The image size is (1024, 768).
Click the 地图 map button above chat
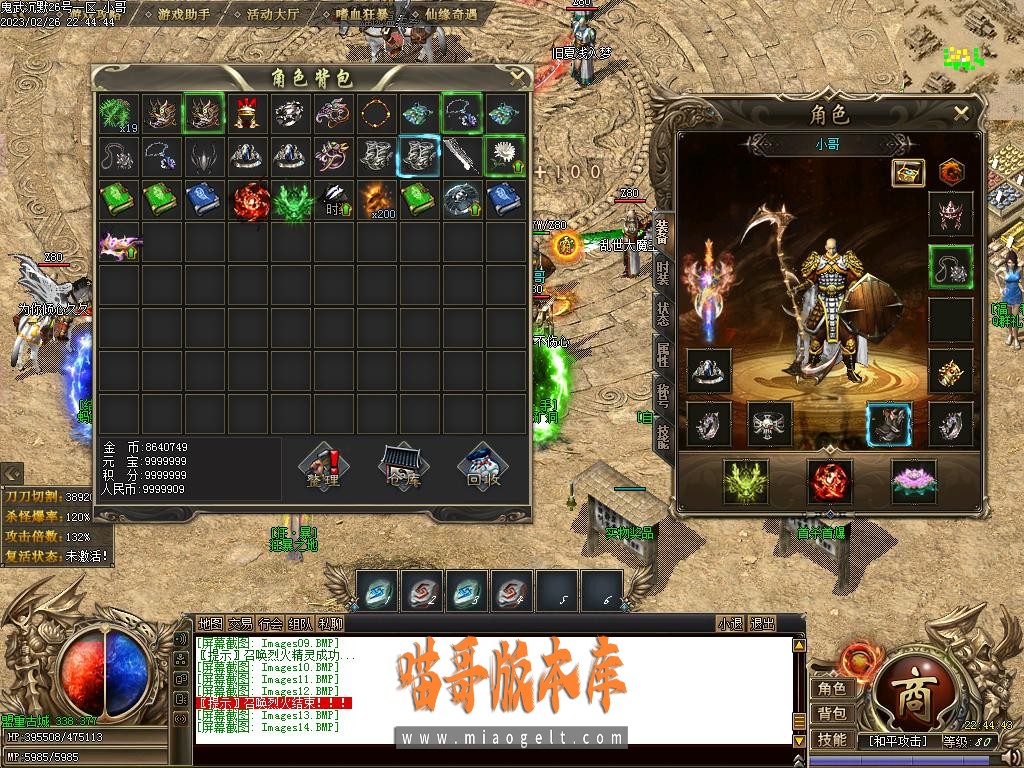pyautogui.click(x=210, y=624)
